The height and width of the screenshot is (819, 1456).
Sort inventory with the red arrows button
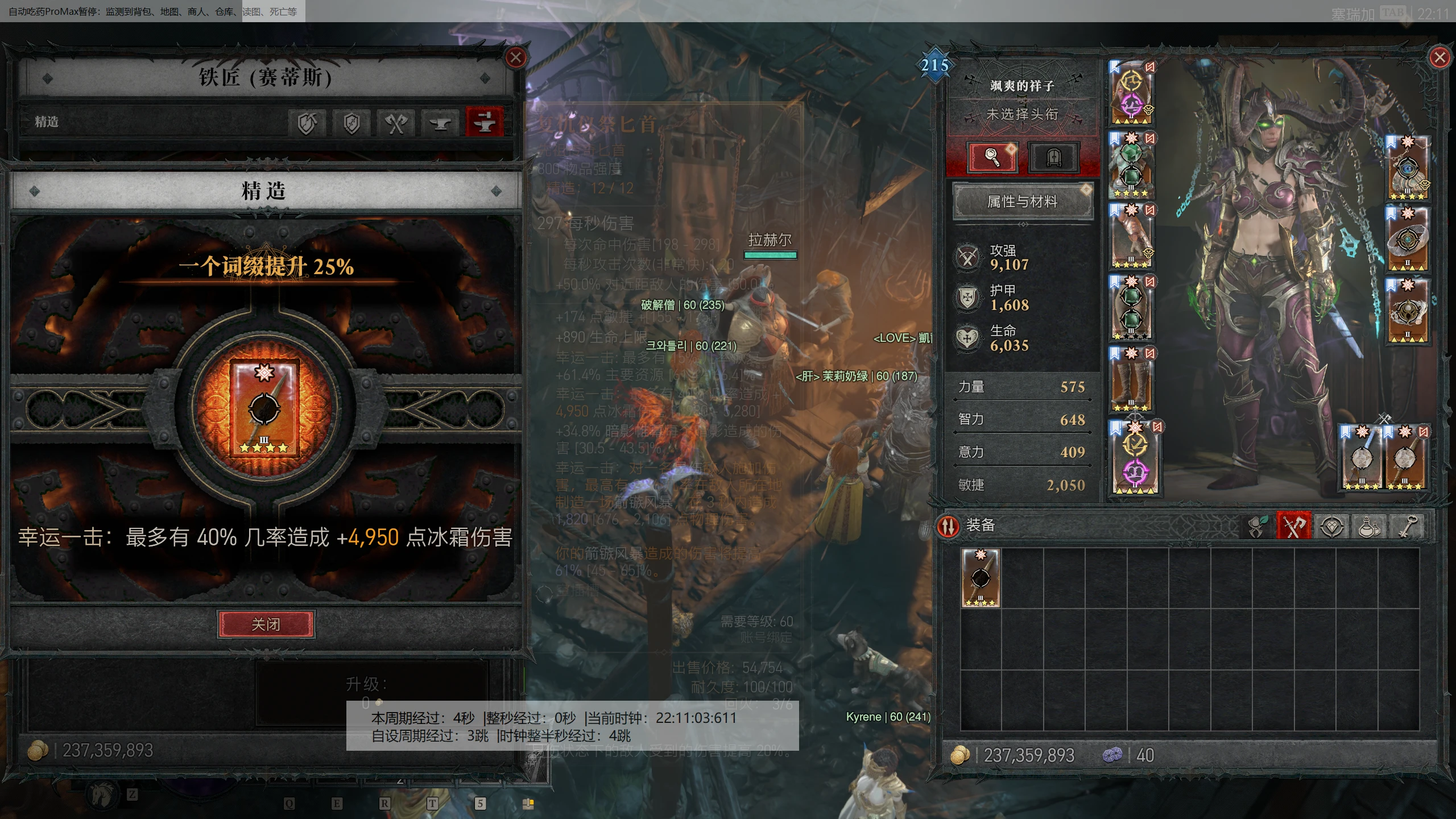click(948, 526)
